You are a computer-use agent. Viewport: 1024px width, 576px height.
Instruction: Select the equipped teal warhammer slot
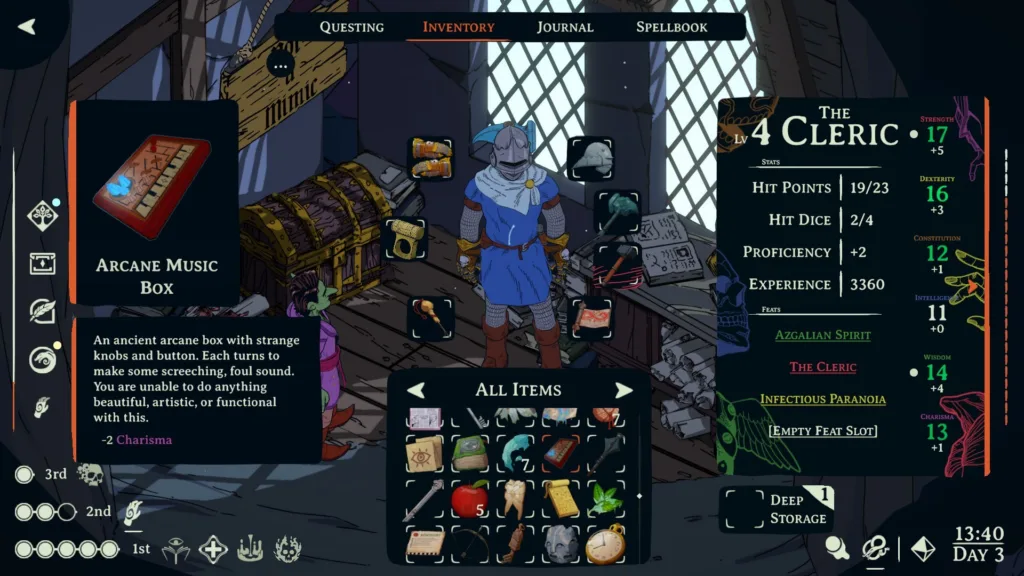click(616, 212)
